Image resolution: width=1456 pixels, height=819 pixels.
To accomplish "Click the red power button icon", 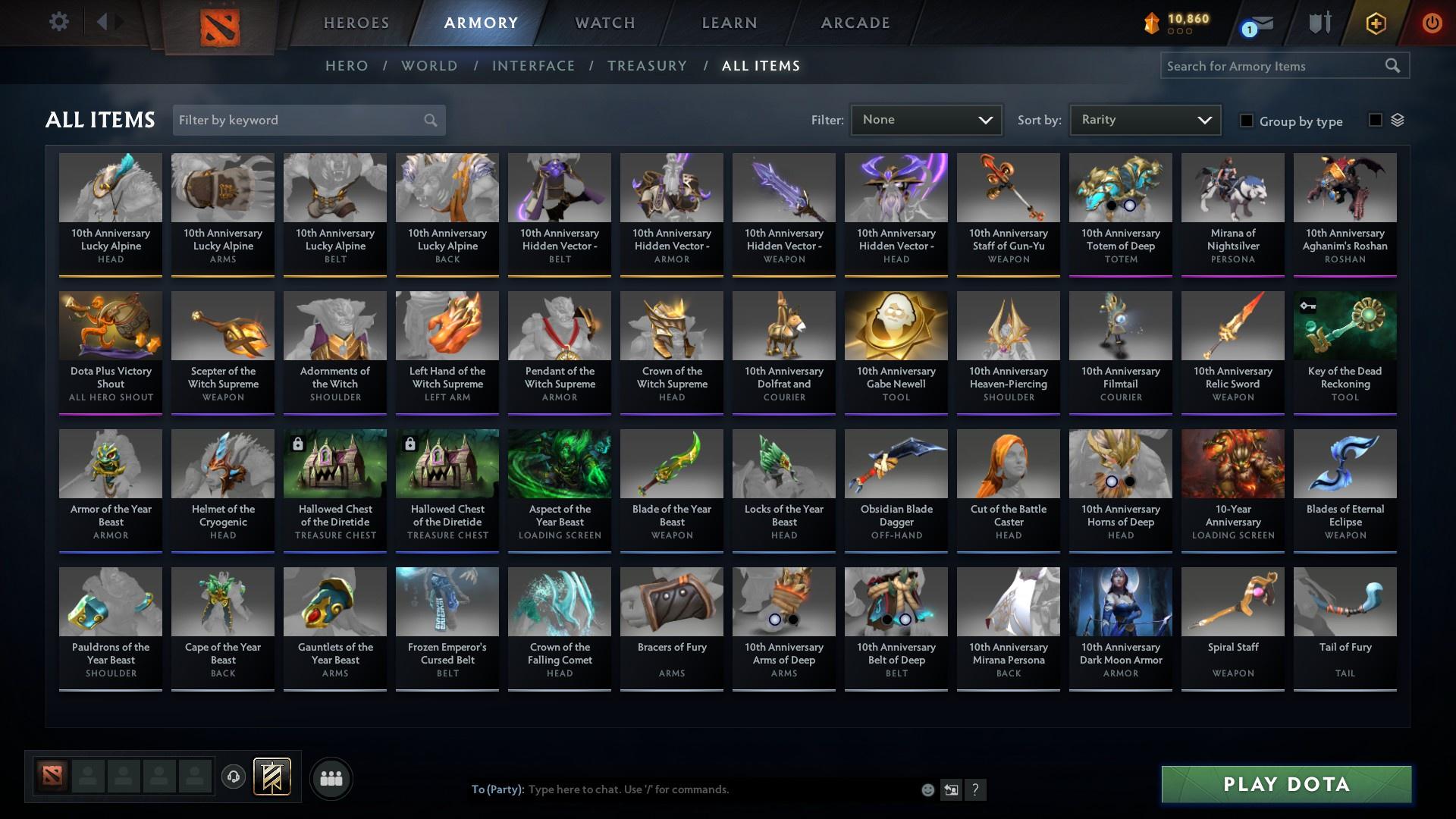I will [1432, 23].
